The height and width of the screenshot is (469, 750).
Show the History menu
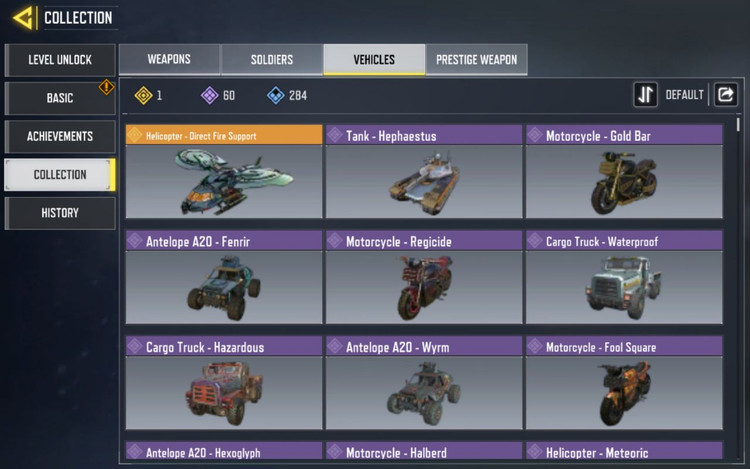coord(60,212)
